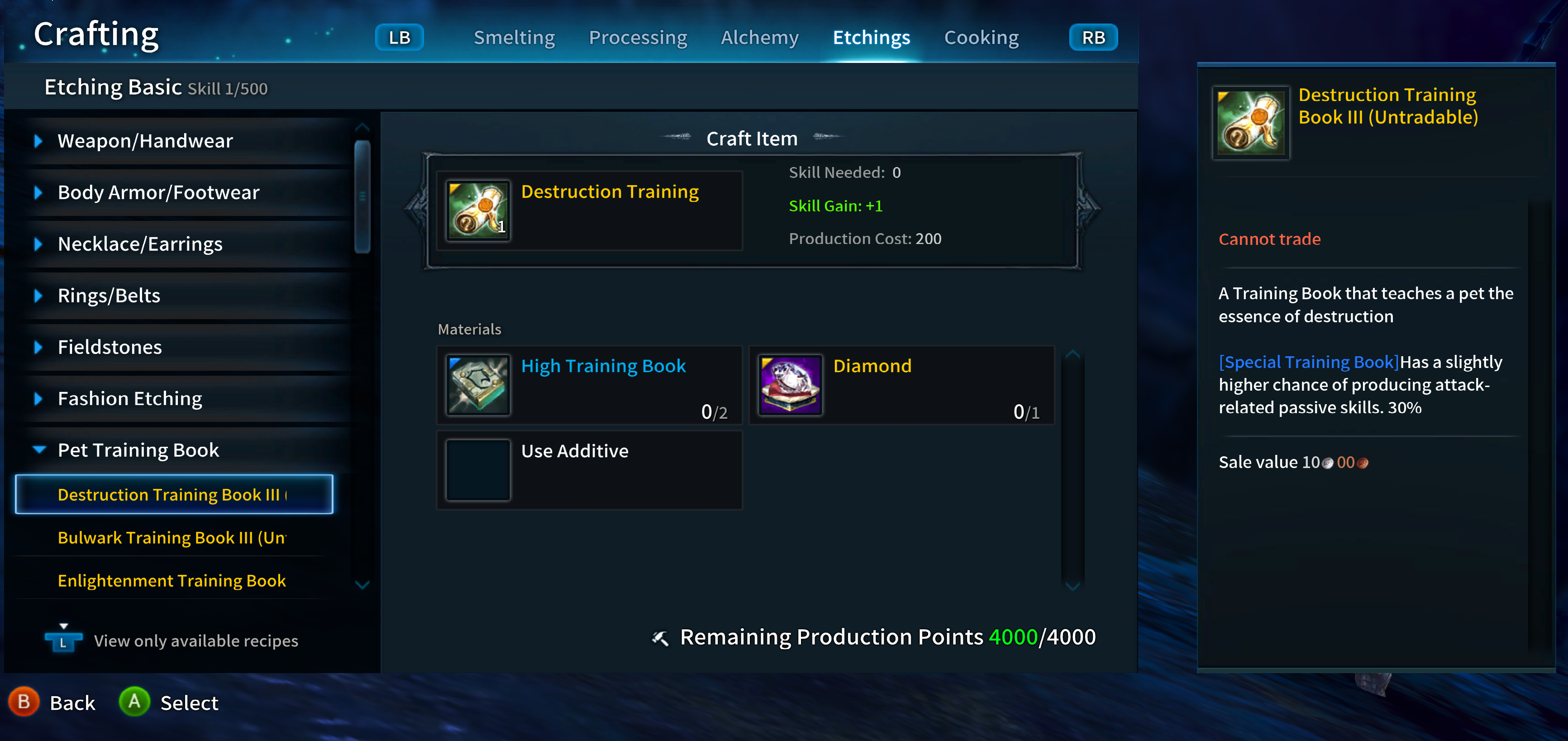This screenshot has height=741, width=1568.
Task: Expand the Rings/Belts section
Action: [39, 295]
